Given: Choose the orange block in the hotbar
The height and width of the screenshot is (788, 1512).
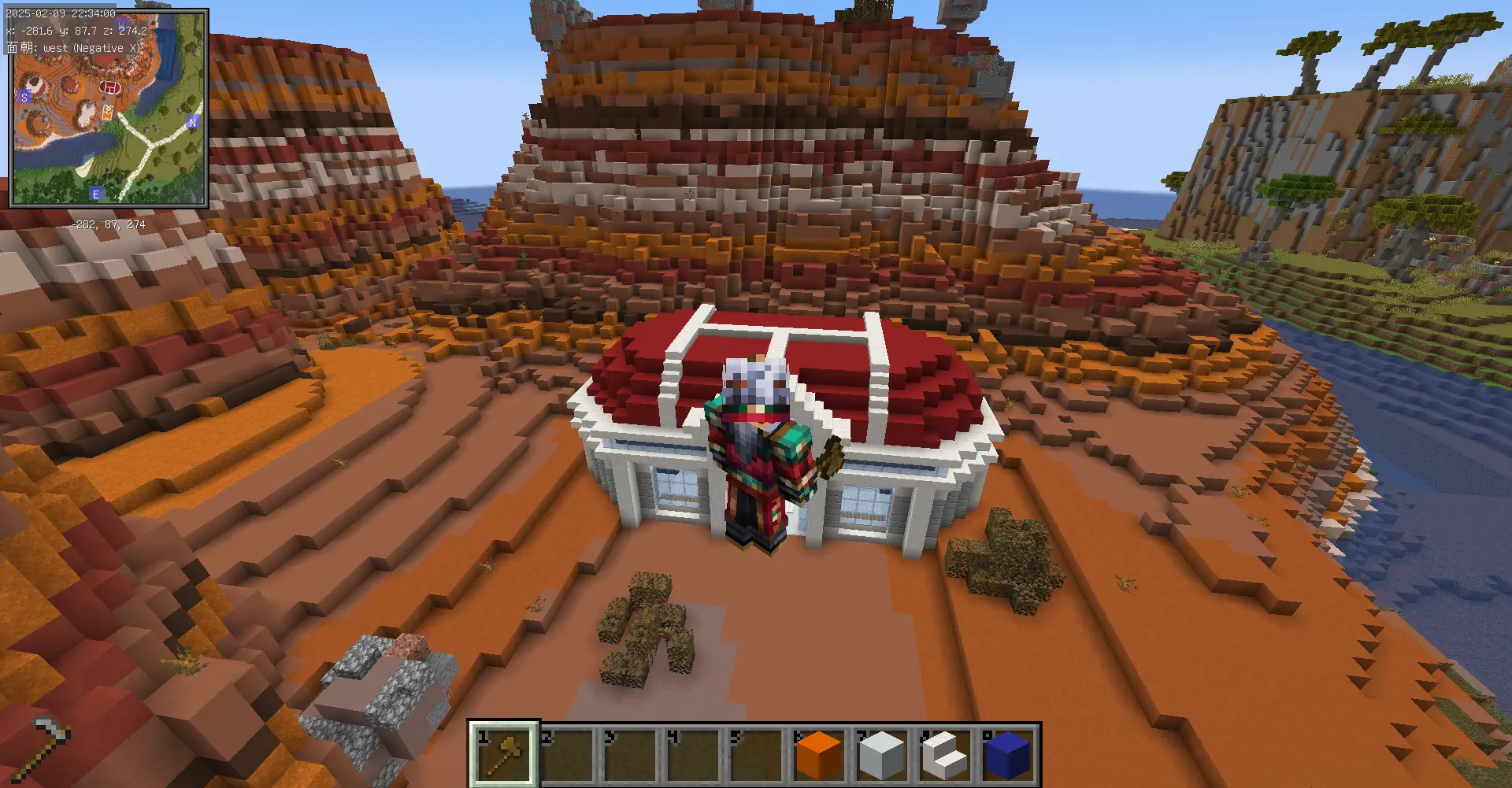Looking at the screenshot, I should pos(819,754).
